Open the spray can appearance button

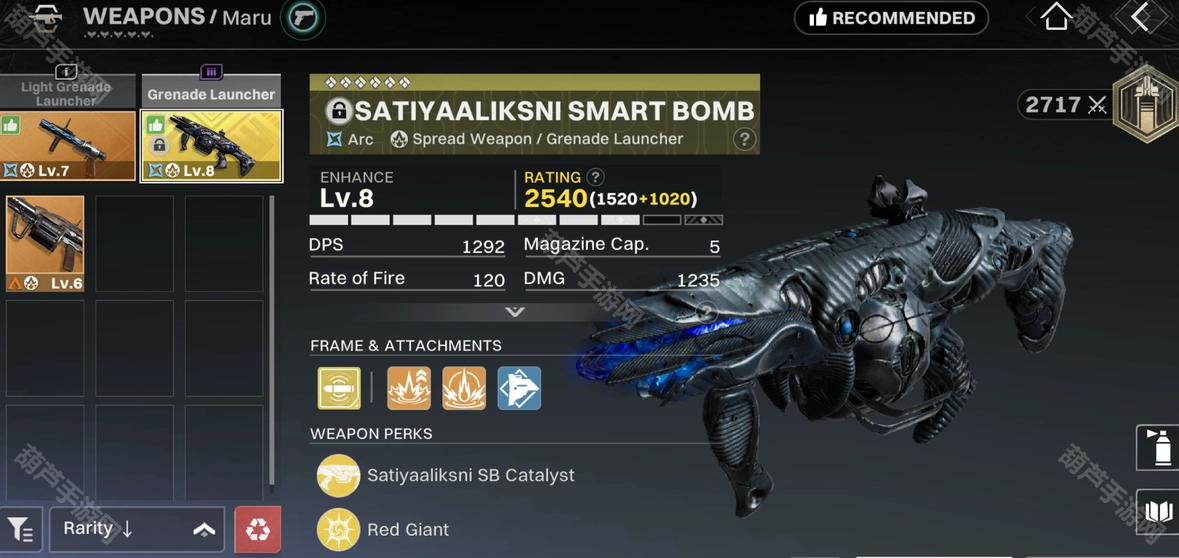coord(1159,447)
